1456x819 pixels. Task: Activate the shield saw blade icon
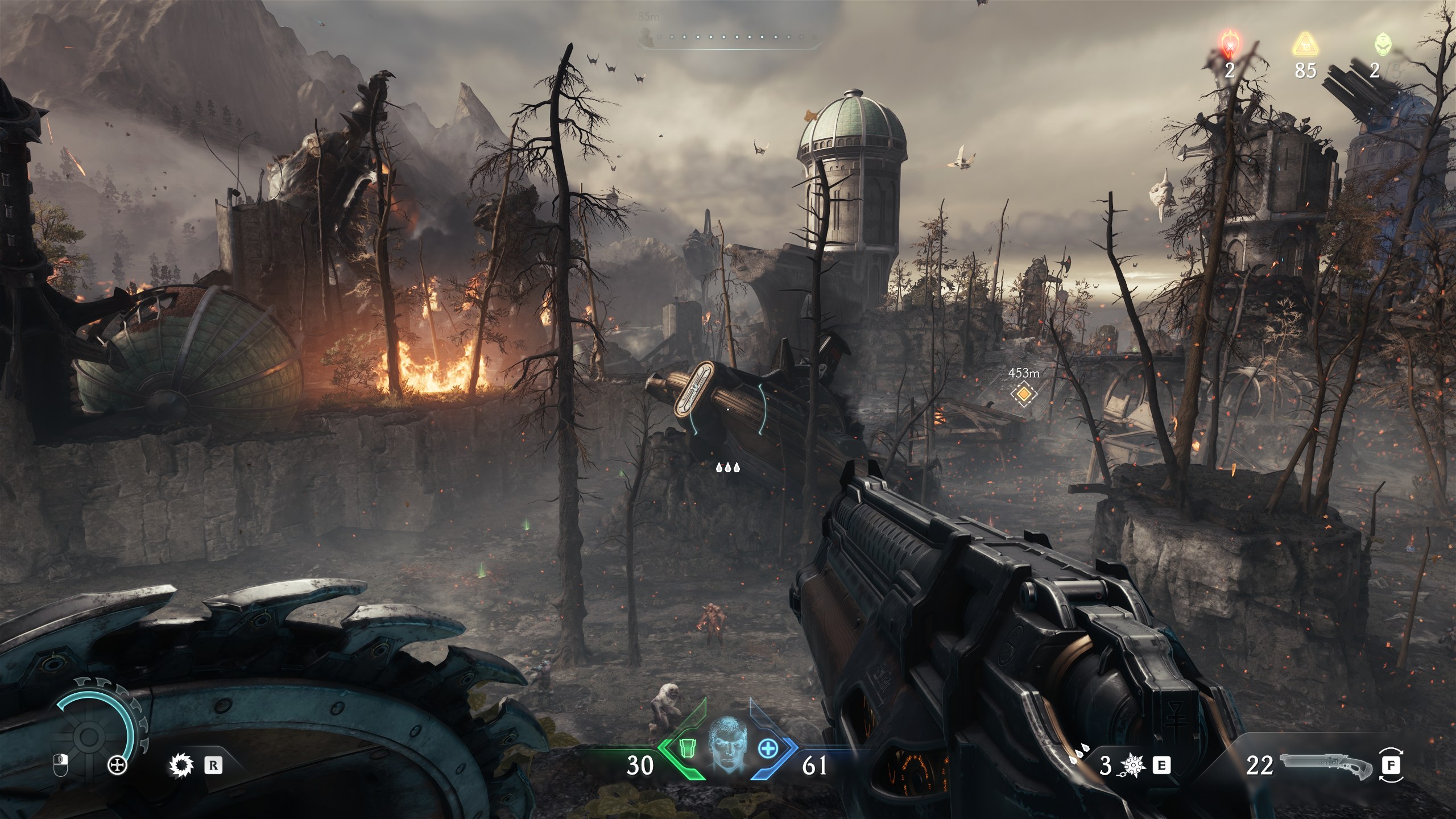point(181,766)
